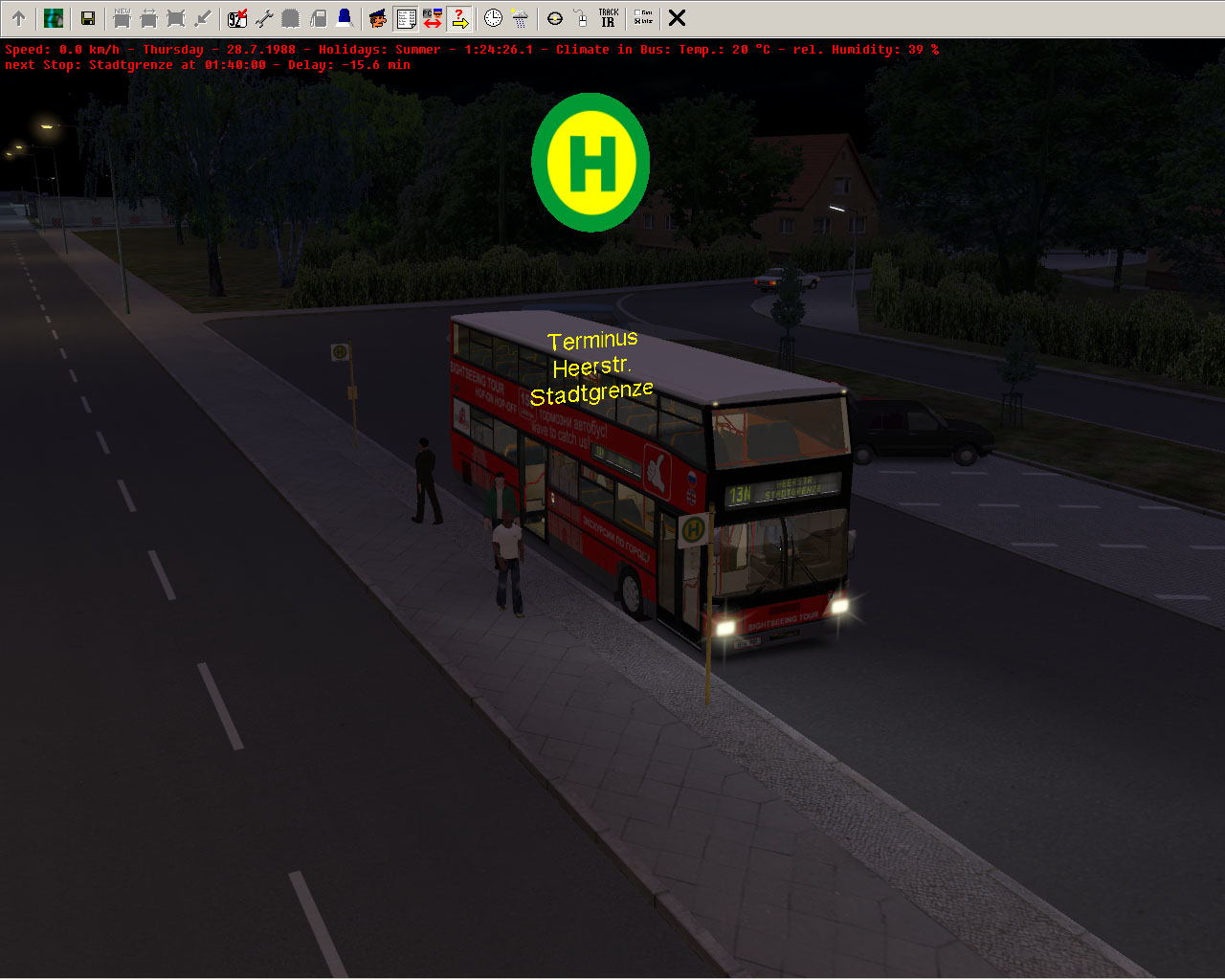
Task: Toggle the timetable sheet icon
Action: click(405, 18)
